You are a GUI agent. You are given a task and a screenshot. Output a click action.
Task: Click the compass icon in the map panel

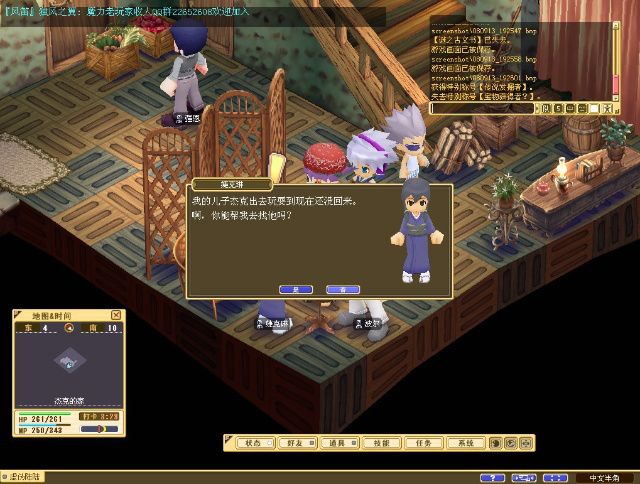point(71,327)
